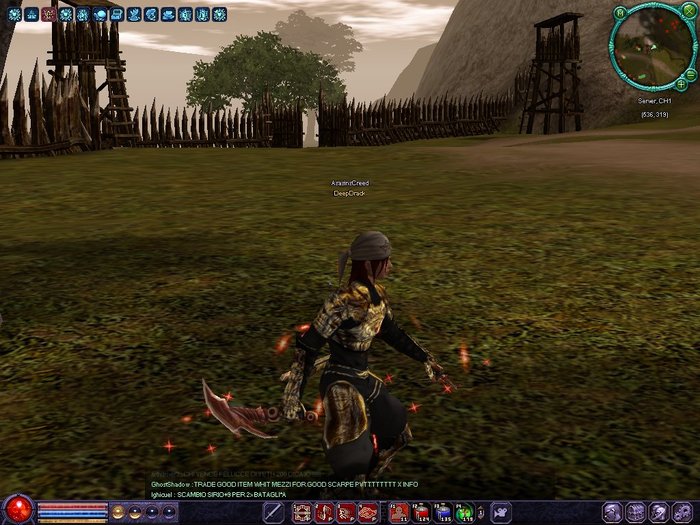This screenshot has width=700, height=525.
Task: Zoom in the minimap with the plus button
Action: [x=680, y=85]
